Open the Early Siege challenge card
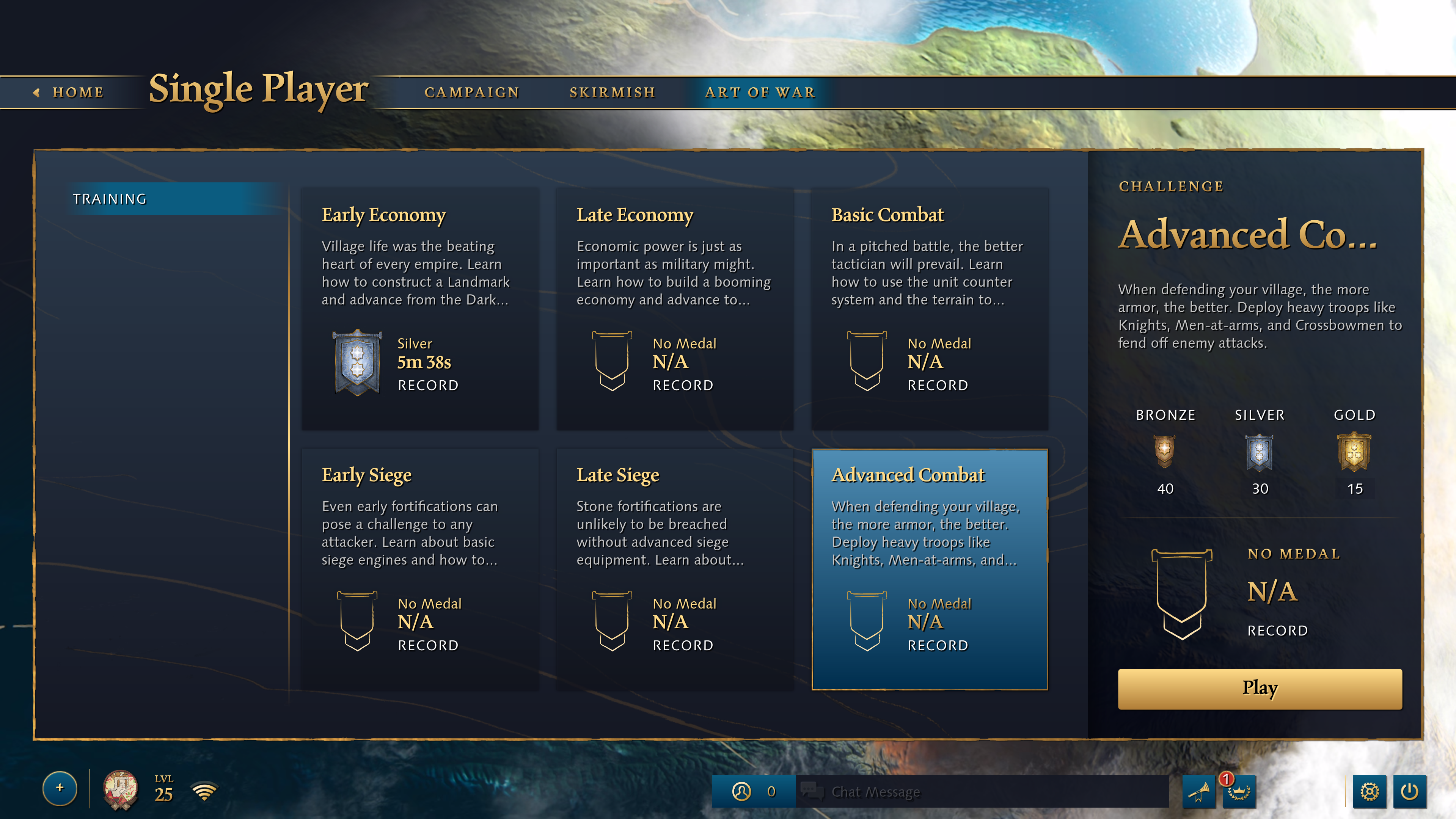1456x819 pixels. click(x=420, y=569)
